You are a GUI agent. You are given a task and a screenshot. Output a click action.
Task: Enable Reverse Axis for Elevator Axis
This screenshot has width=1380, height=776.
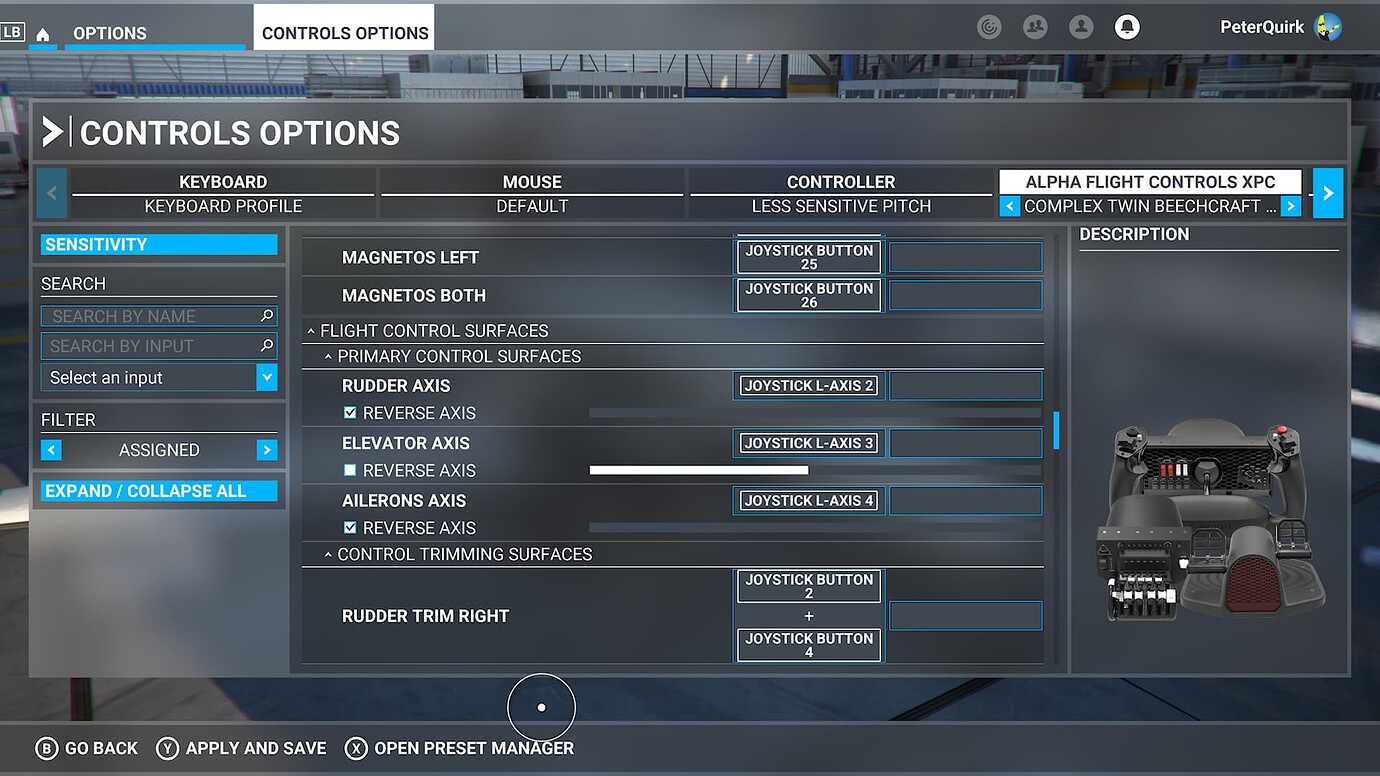coord(350,470)
